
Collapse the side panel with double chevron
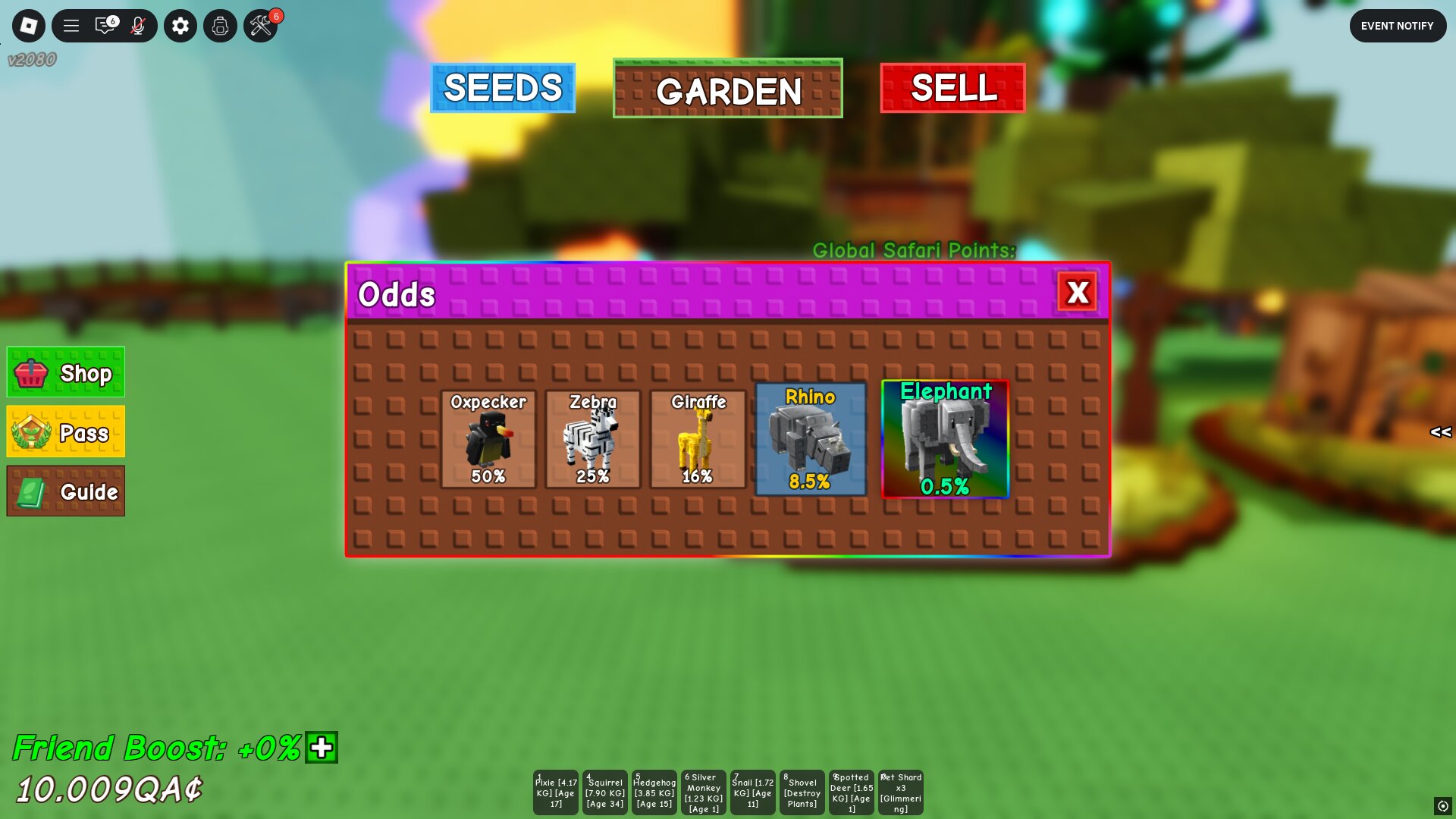(x=1440, y=433)
